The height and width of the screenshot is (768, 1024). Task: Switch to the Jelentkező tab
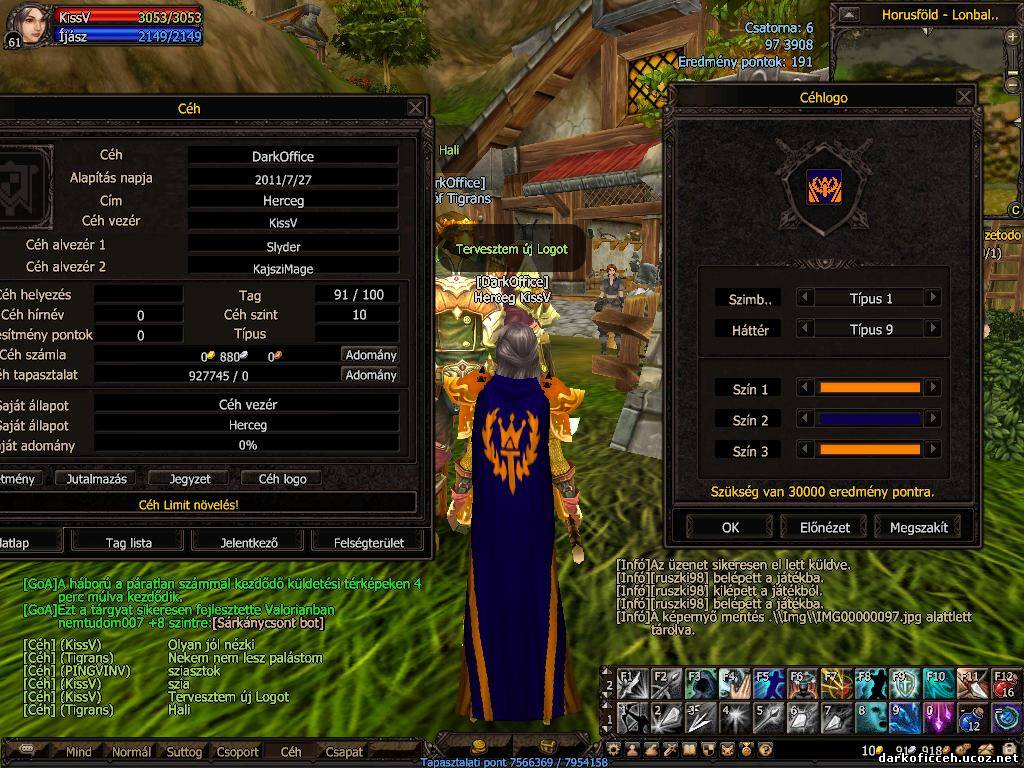click(x=248, y=543)
